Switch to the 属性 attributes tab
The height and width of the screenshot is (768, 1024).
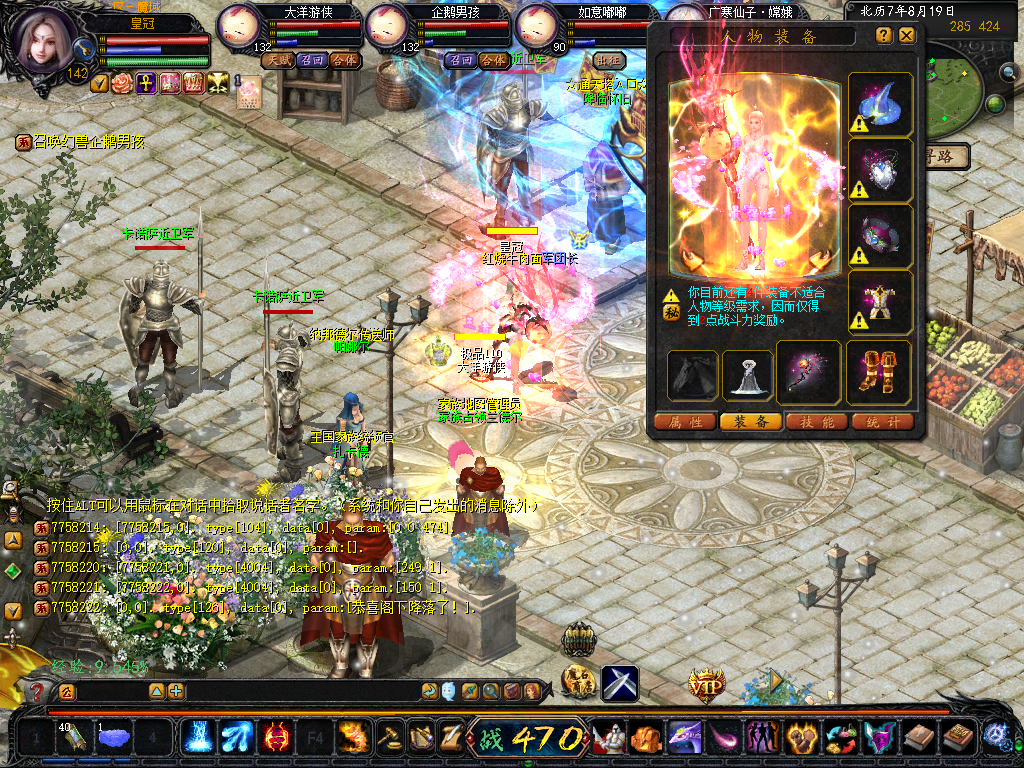click(684, 422)
